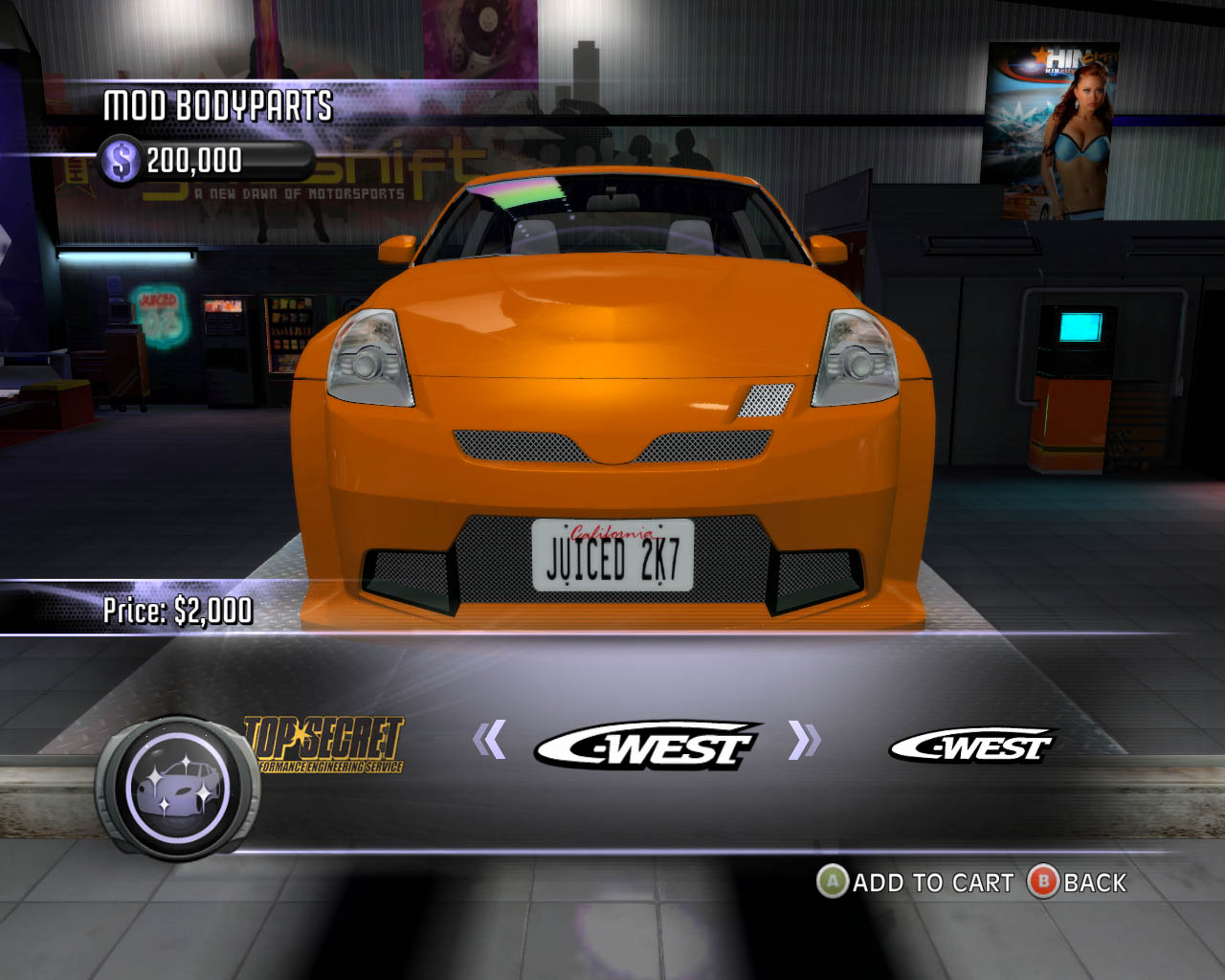Click the 200,000 cash balance bar

point(201,158)
